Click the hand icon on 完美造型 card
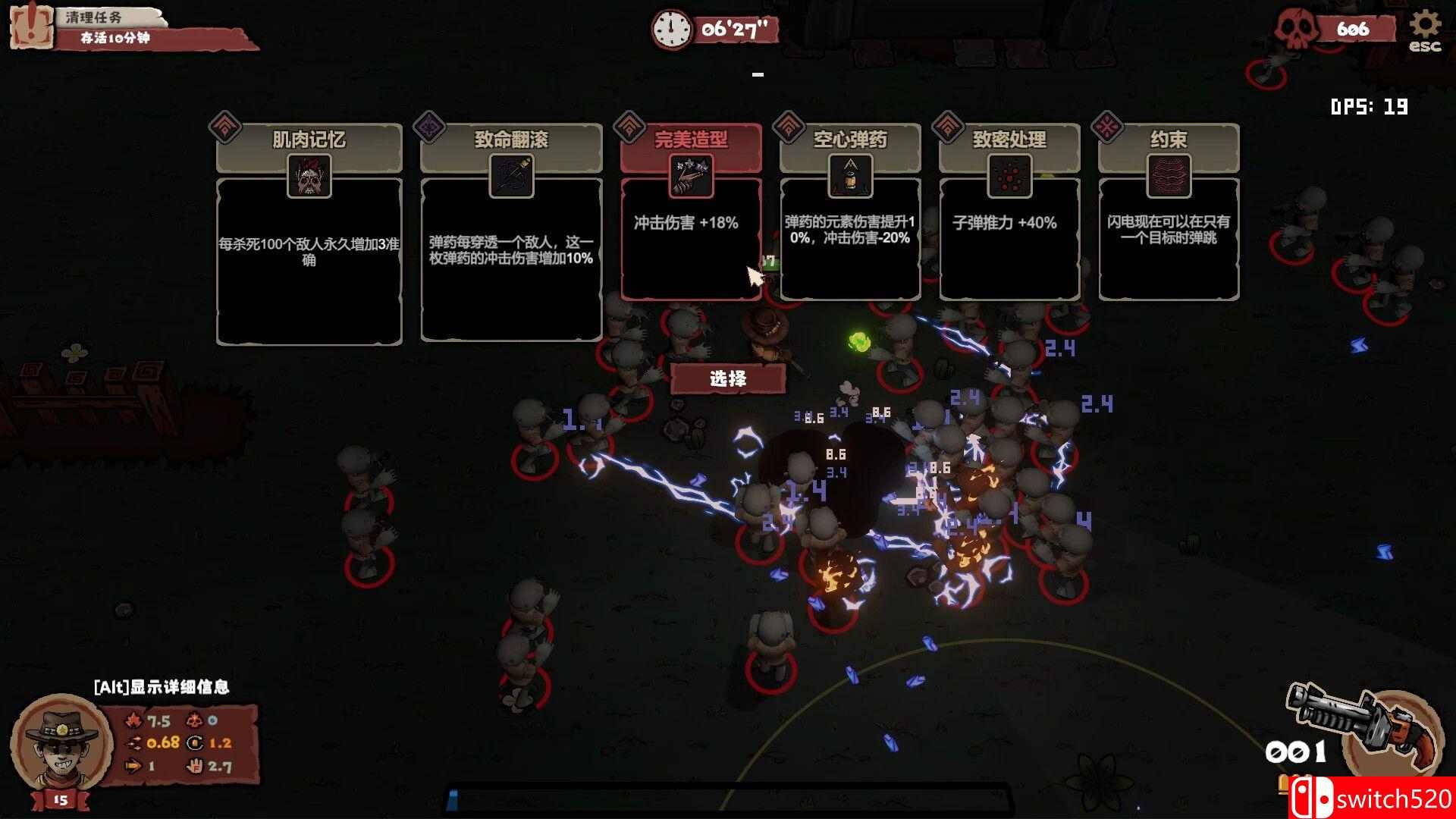The image size is (1456, 819). 690,176
